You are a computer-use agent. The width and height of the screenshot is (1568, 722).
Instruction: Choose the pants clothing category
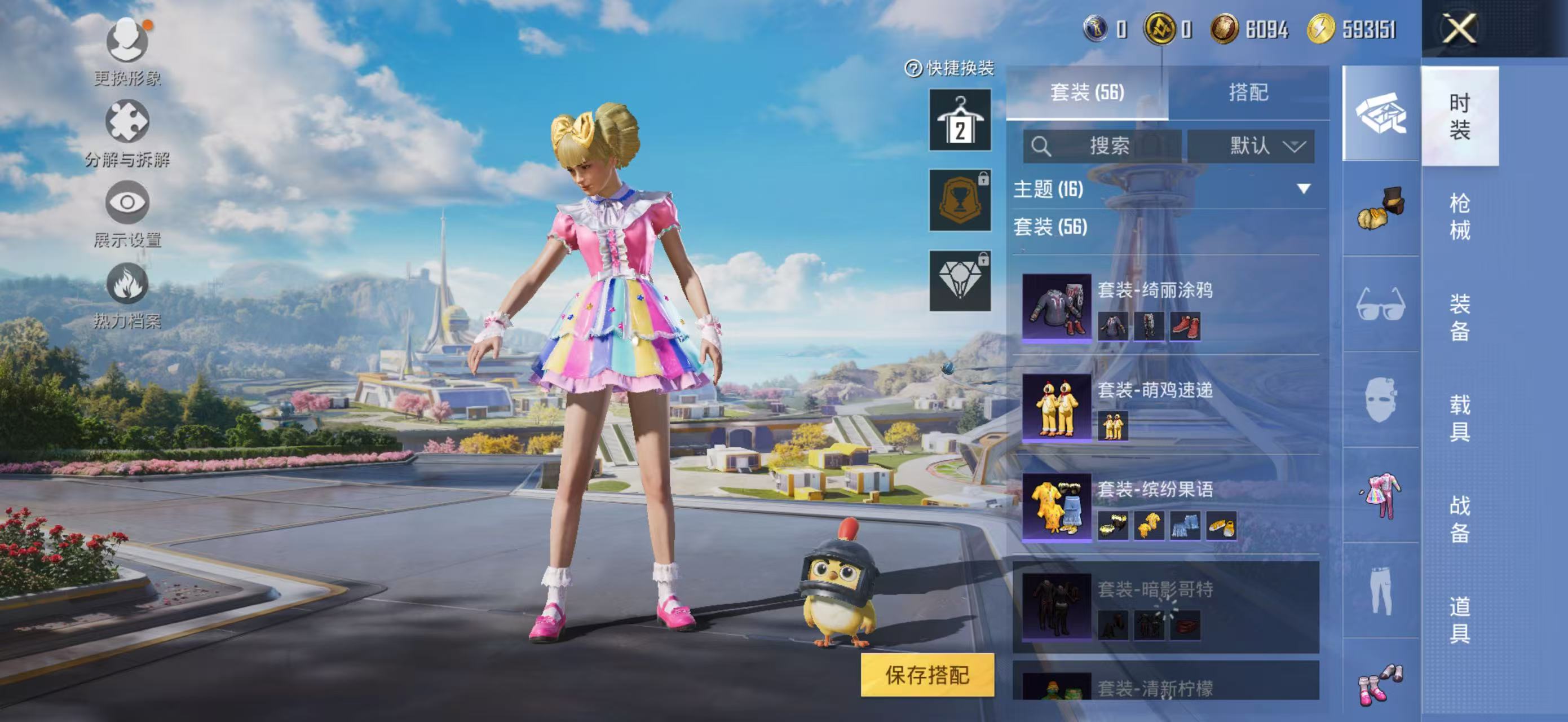[x=1380, y=591]
